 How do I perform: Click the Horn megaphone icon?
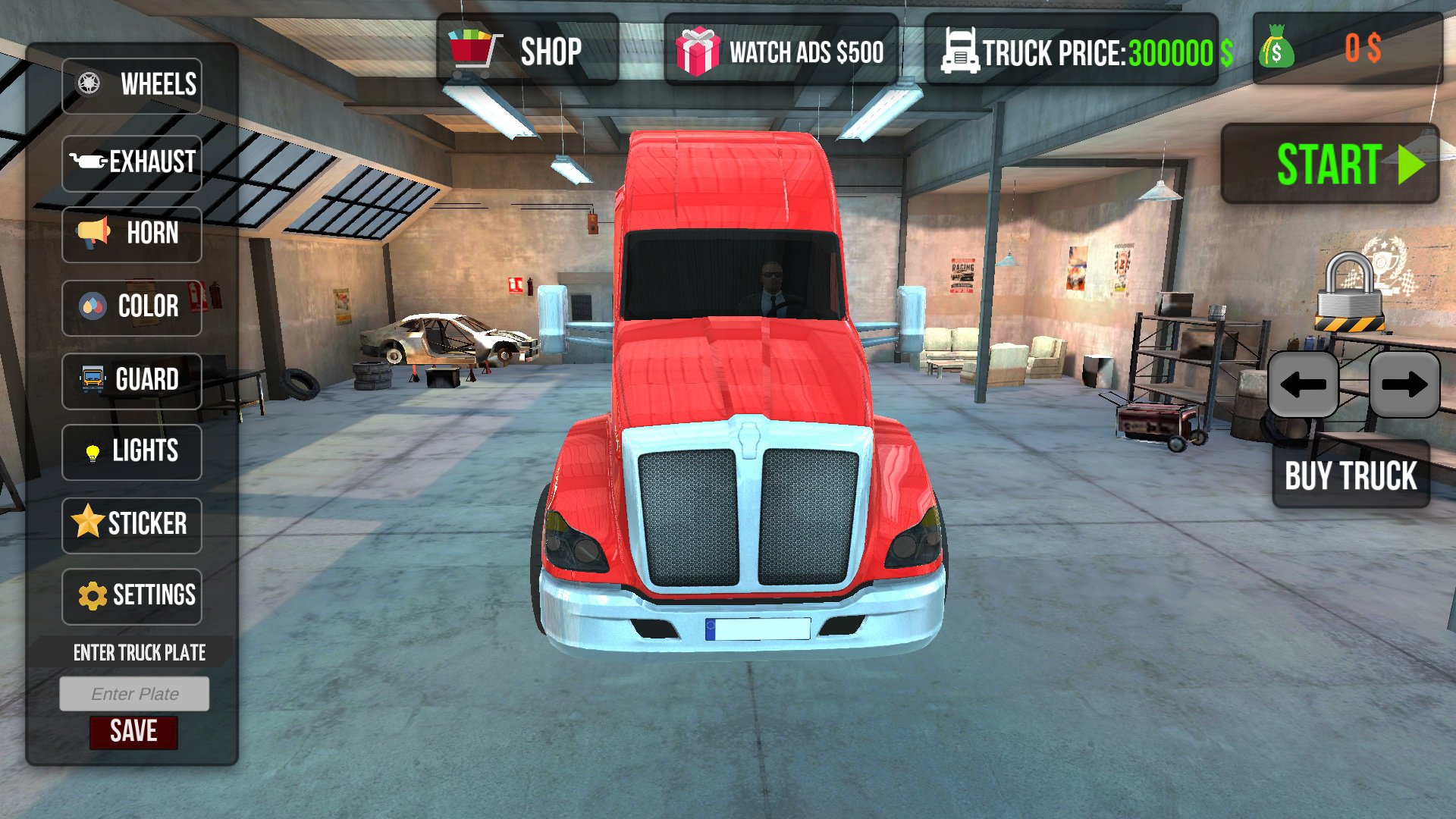(x=89, y=232)
